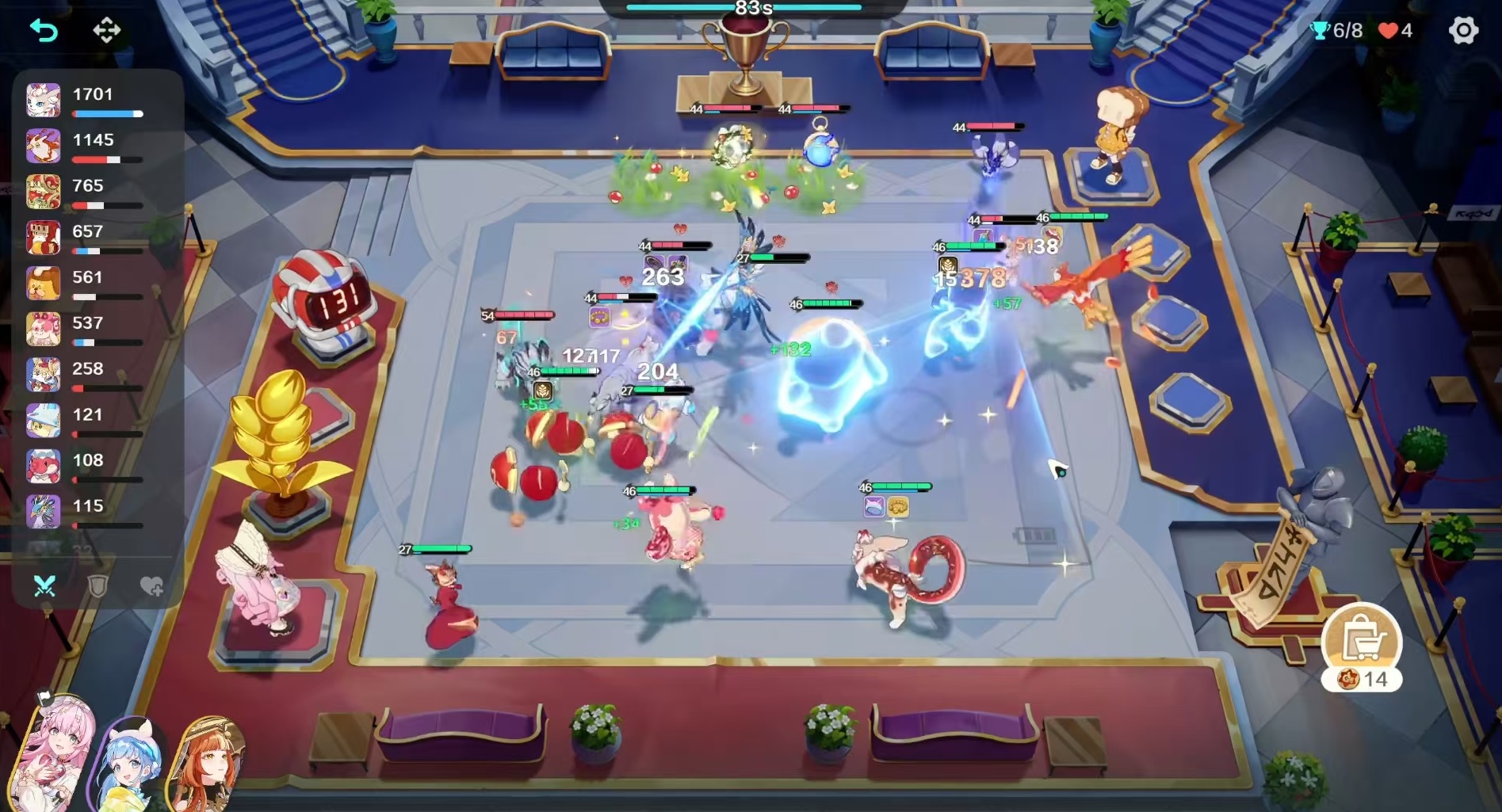This screenshot has height=812, width=1502.
Task: Select the unit row with 258 damage
Action: click(95, 376)
